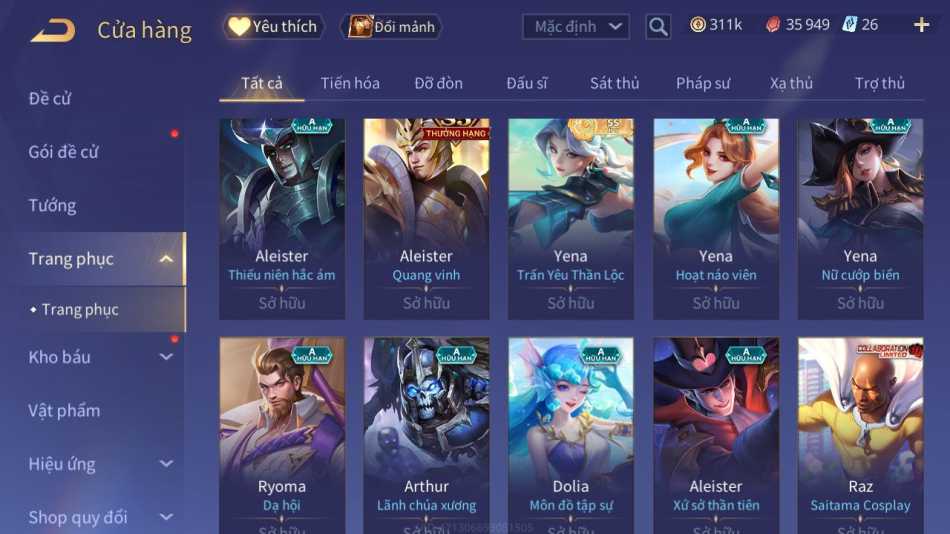The height and width of the screenshot is (534, 950).
Task: Add currency with the plus button
Action: click(x=921, y=25)
